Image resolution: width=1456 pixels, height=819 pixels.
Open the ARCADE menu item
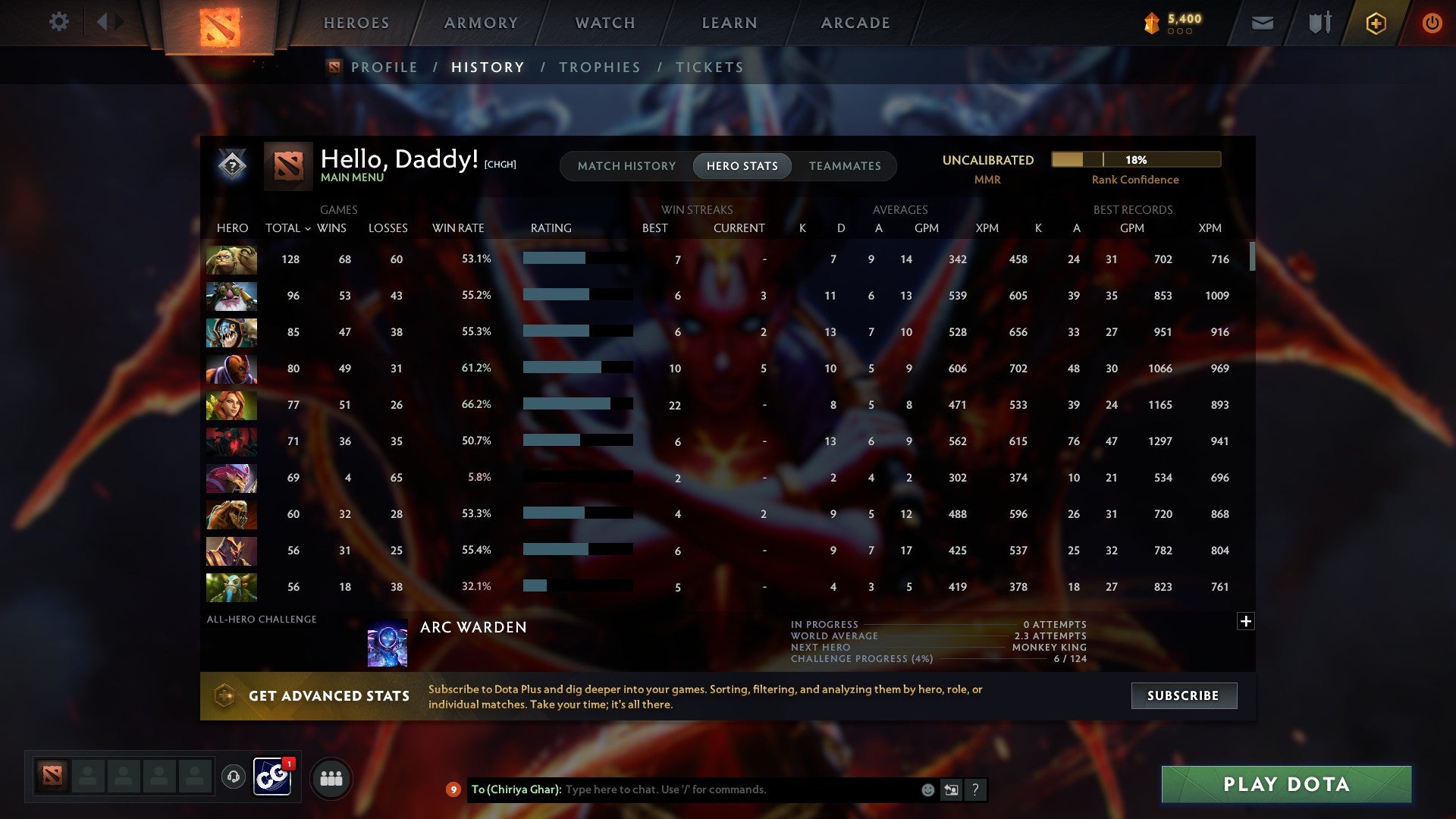click(x=854, y=23)
